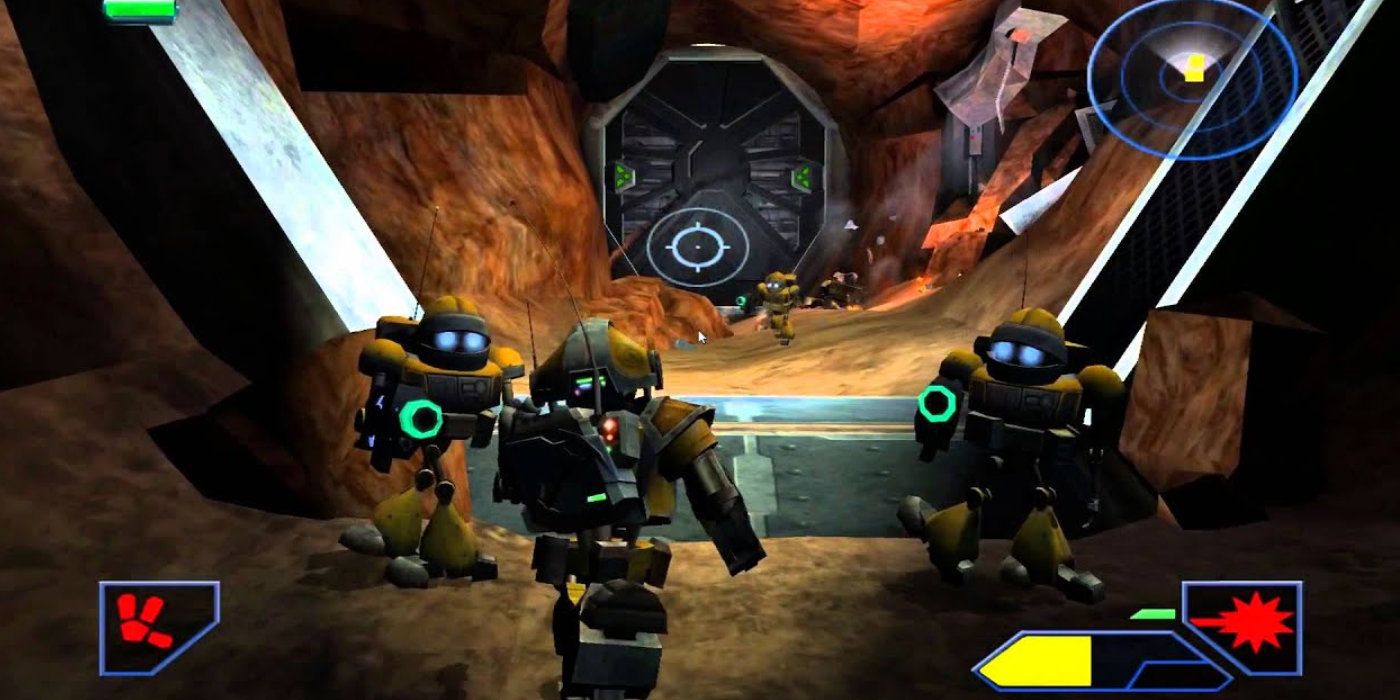Select the yellow marker on the radar
This screenshot has width=1400, height=700.
point(1194,68)
